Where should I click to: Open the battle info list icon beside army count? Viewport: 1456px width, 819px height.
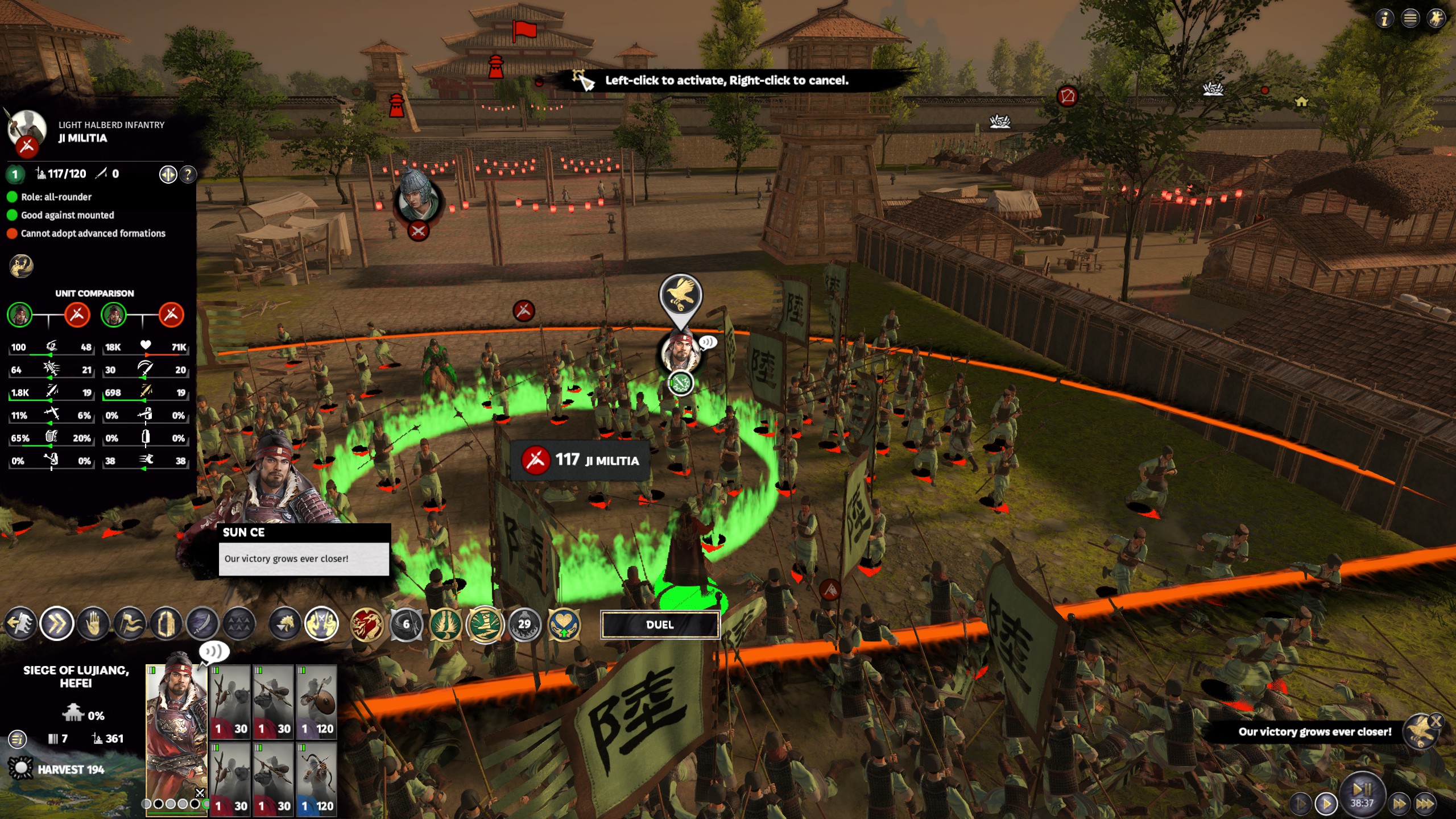pyautogui.click(x=18, y=739)
